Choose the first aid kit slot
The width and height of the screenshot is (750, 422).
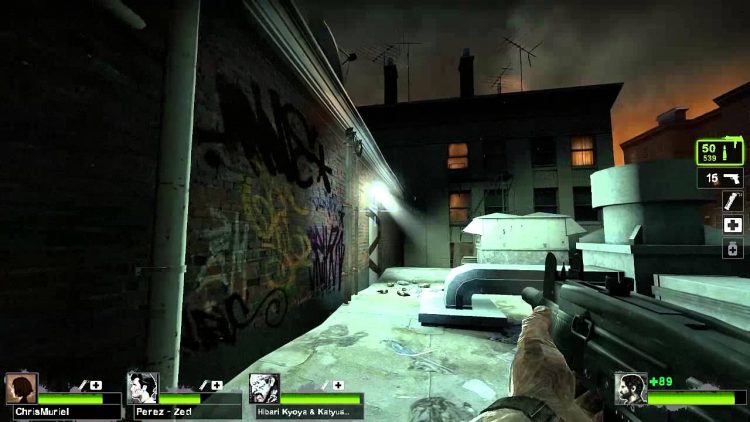[733, 224]
